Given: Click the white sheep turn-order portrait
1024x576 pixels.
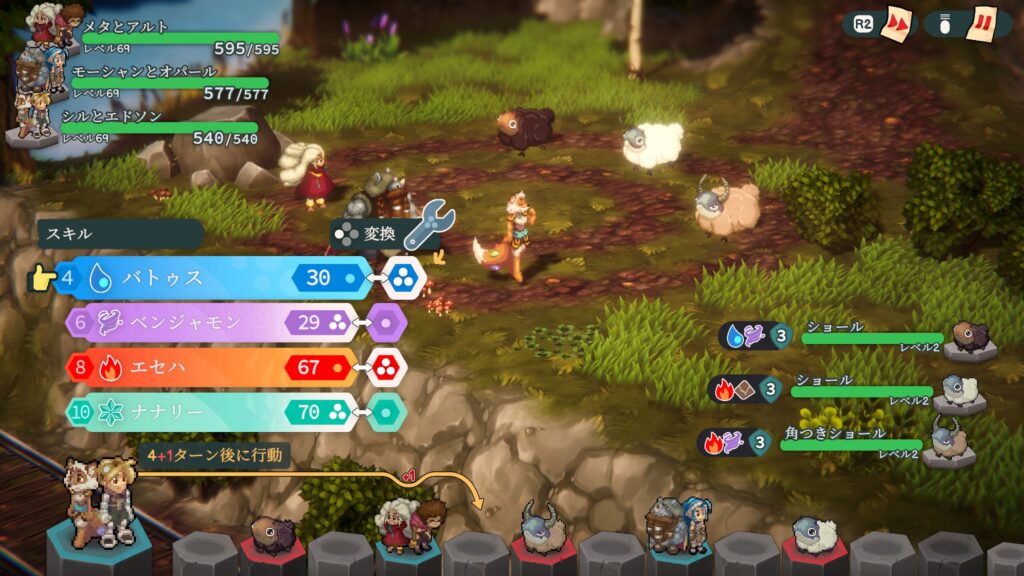Looking at the screenshot, I should click(x=814, y=537).
